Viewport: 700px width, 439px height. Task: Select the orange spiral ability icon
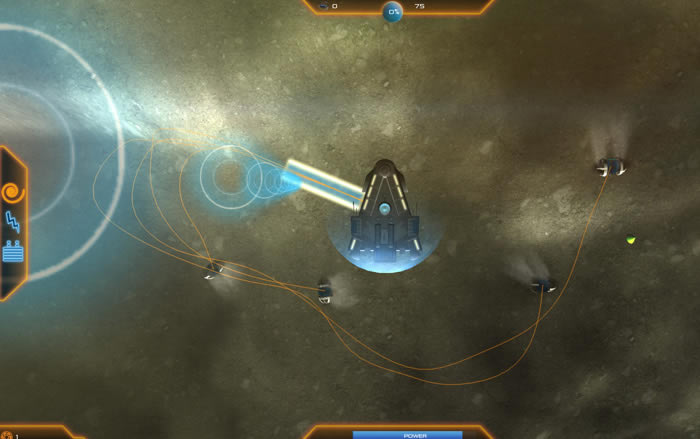(13, 191)
